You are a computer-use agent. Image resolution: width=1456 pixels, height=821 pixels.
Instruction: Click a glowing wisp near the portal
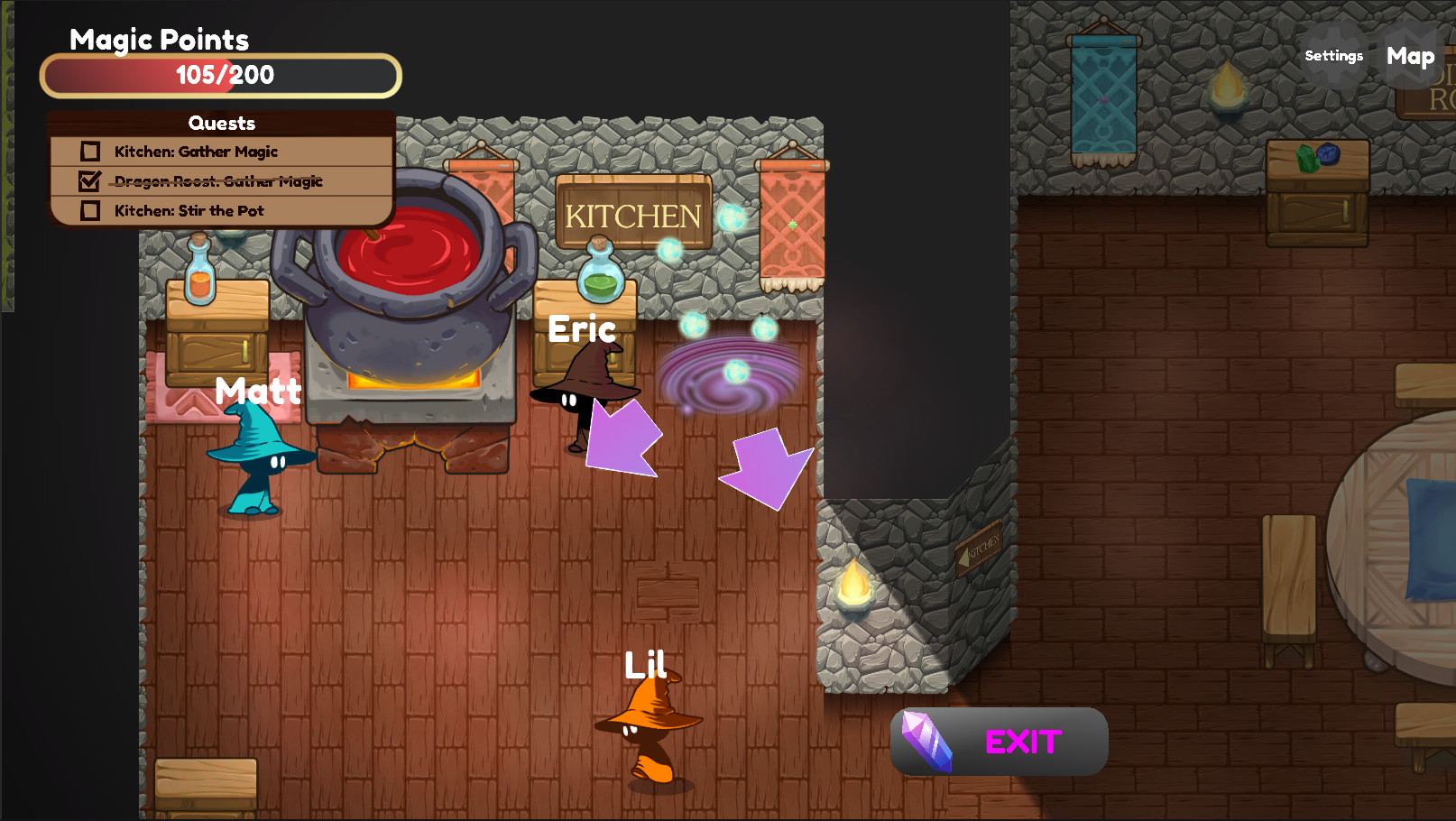click(691, 327)
